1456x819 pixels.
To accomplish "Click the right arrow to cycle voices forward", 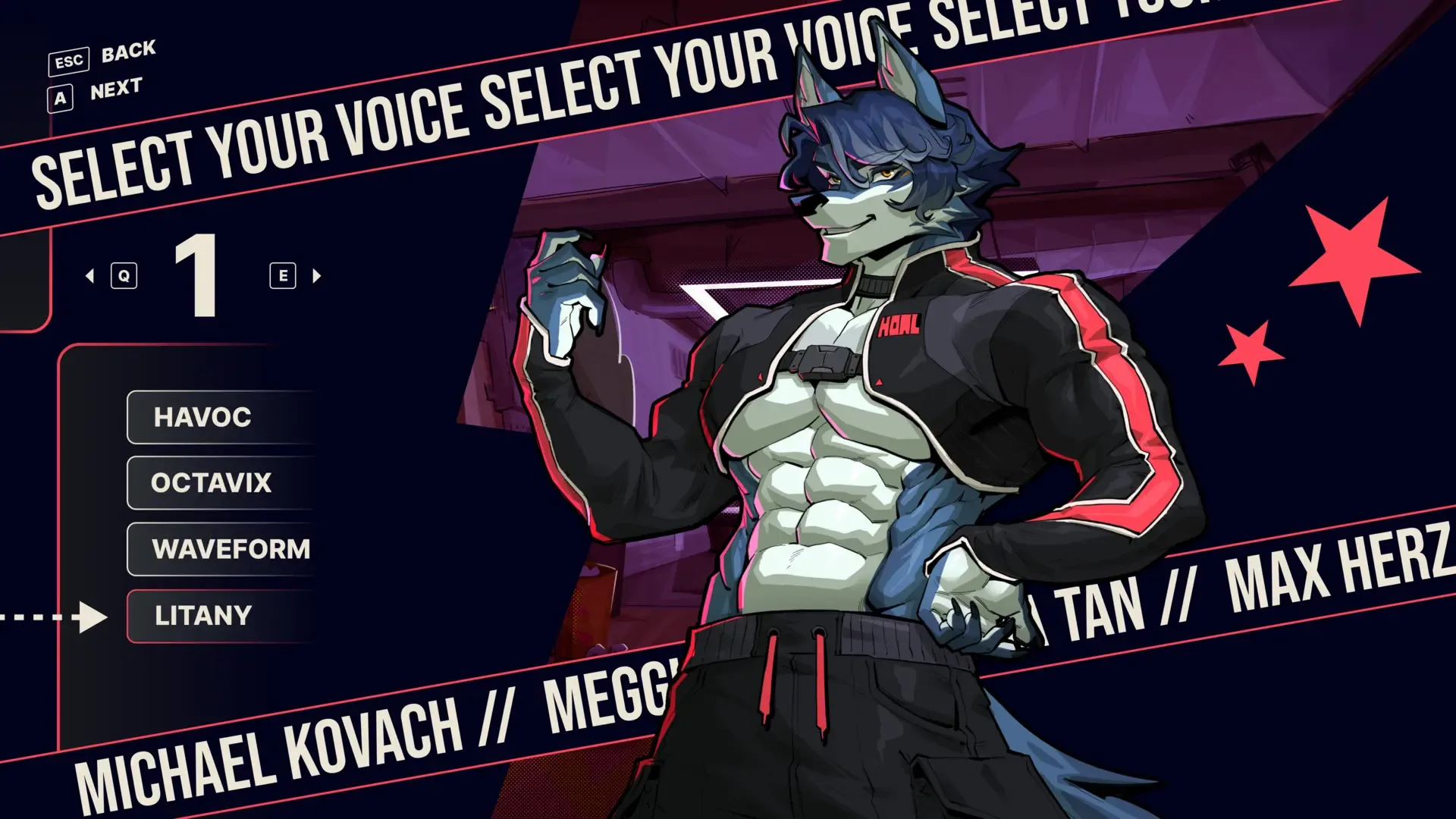I will 316,275.
